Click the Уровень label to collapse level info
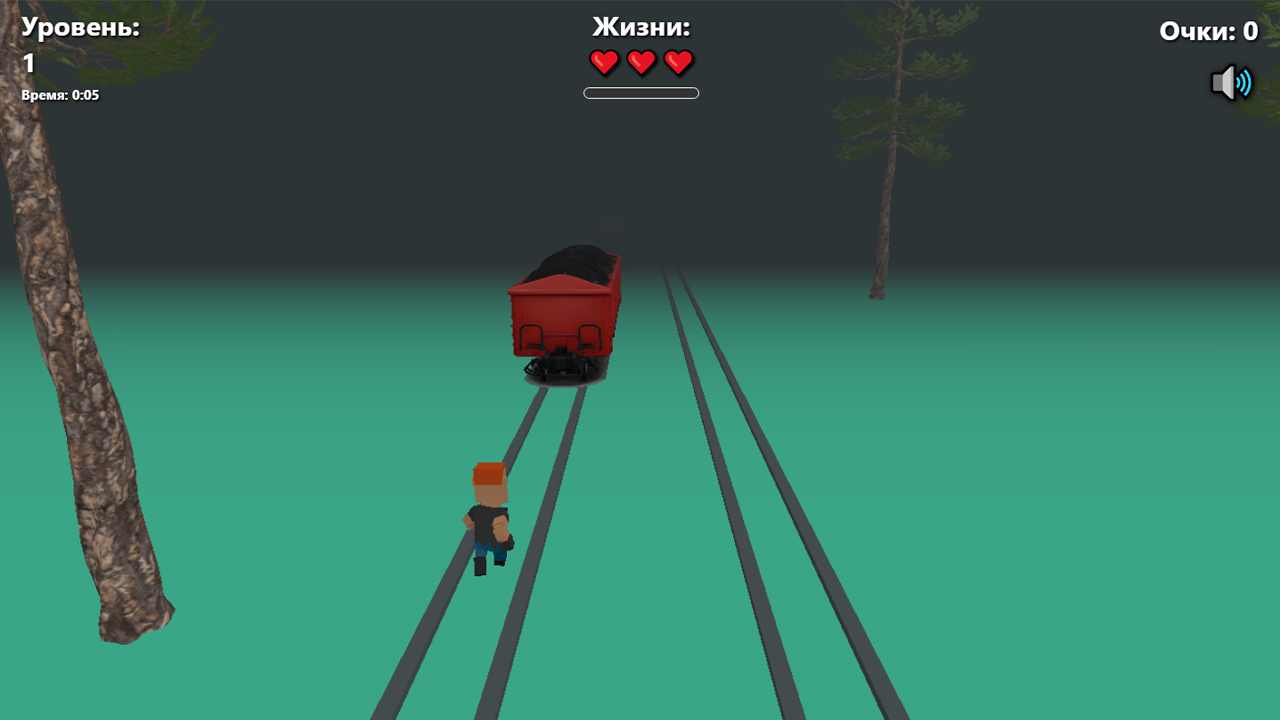The image size is (1280, 720). pyautogui.click(x=80, y=28)
